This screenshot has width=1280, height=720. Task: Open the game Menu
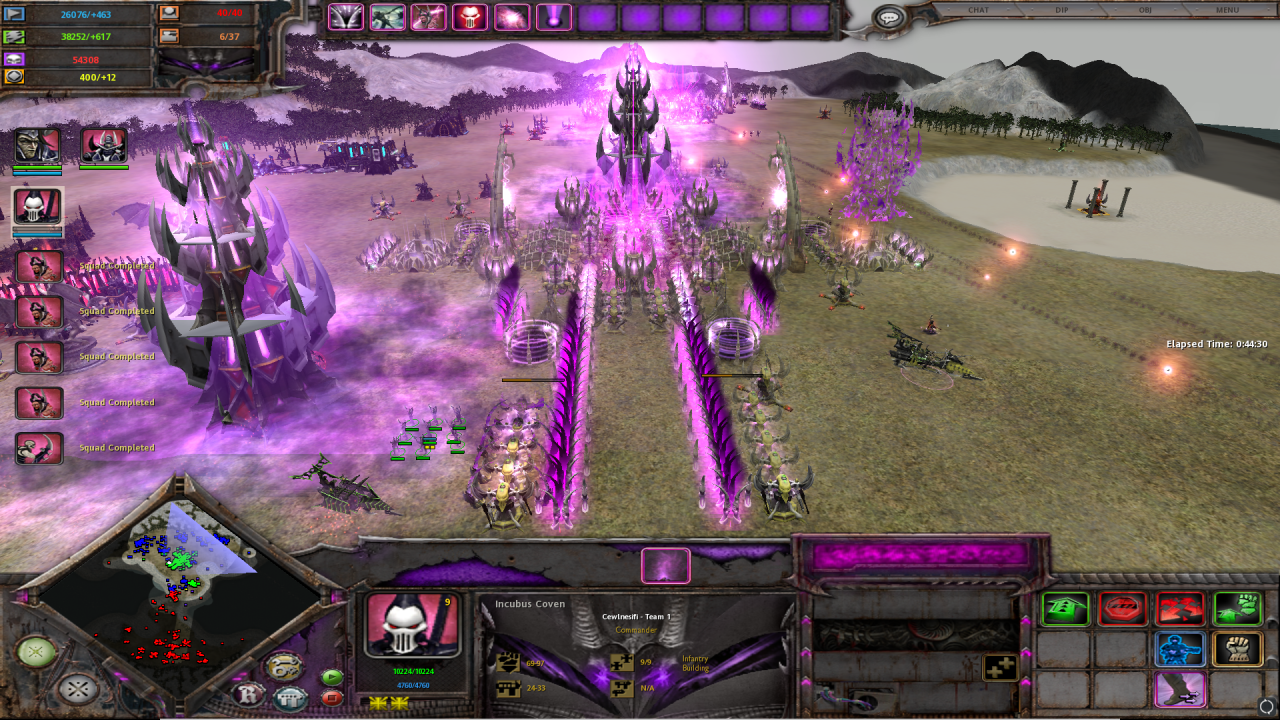pos(1227,10)
